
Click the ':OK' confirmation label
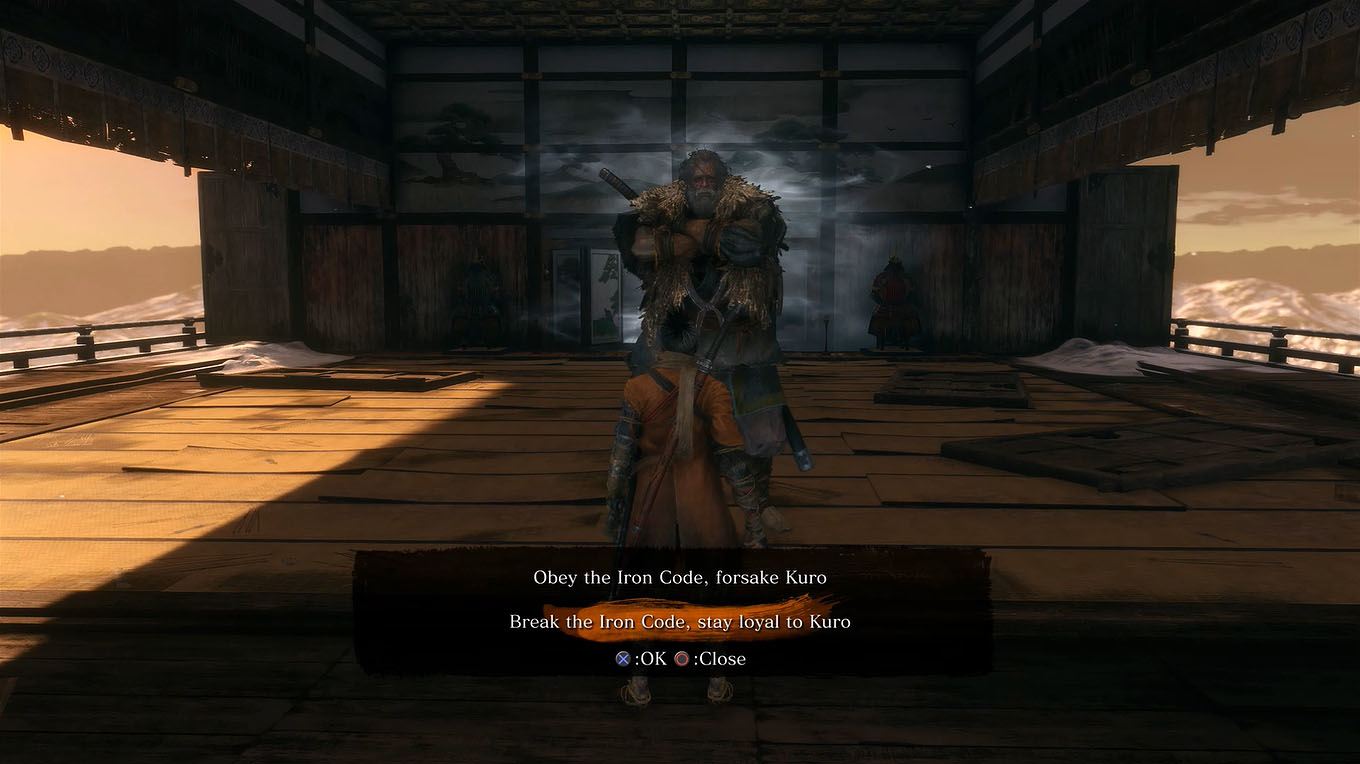648,658
